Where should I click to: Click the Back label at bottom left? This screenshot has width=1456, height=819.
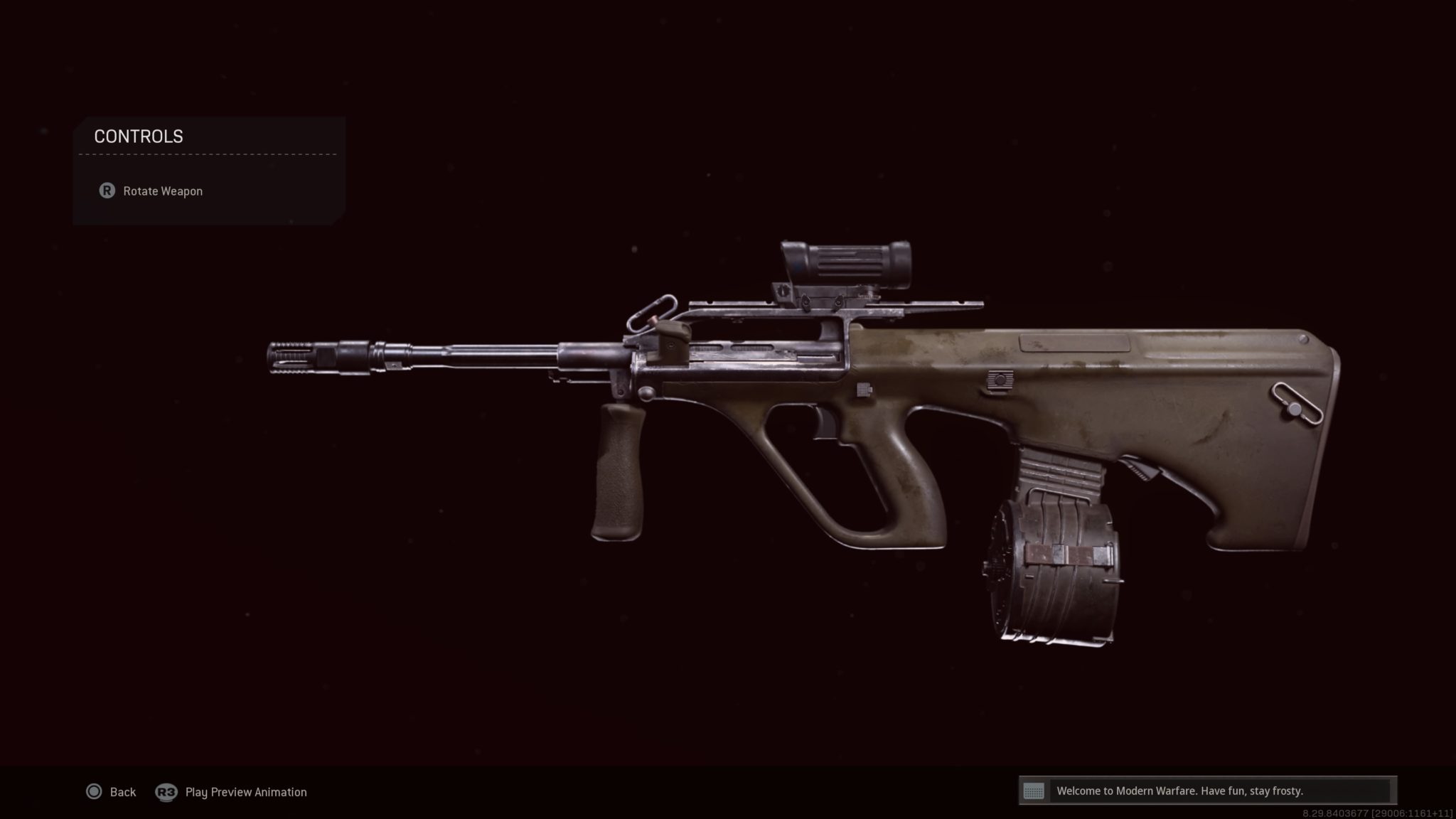[122, 792]
